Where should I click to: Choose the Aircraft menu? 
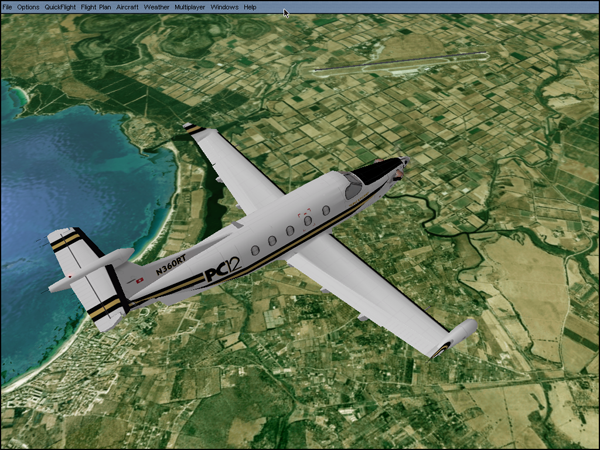[127, 7]
